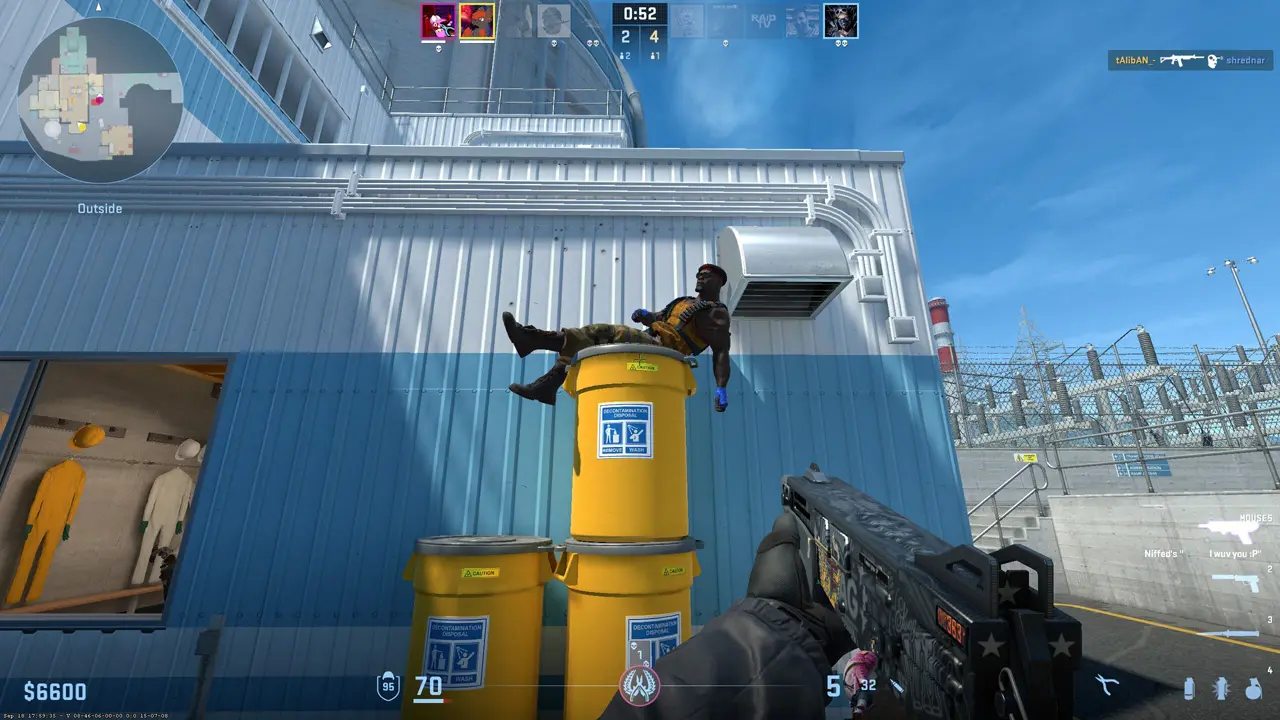
Task: Select the HE grenade icon
Action: tap(1253, 688)
